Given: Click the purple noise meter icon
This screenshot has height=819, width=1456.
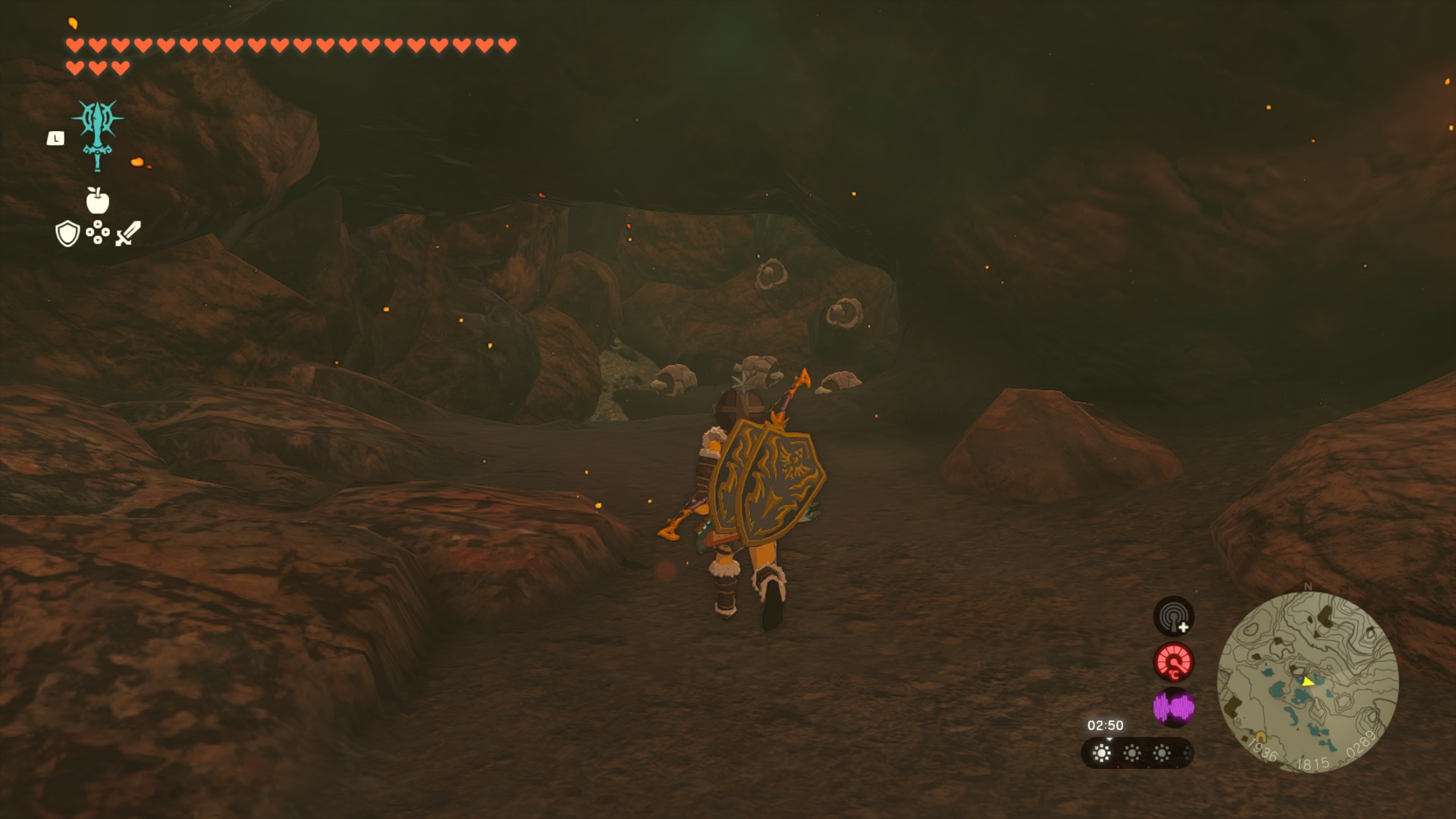Looking at the screenshot, I should [x=1173, y=708].
